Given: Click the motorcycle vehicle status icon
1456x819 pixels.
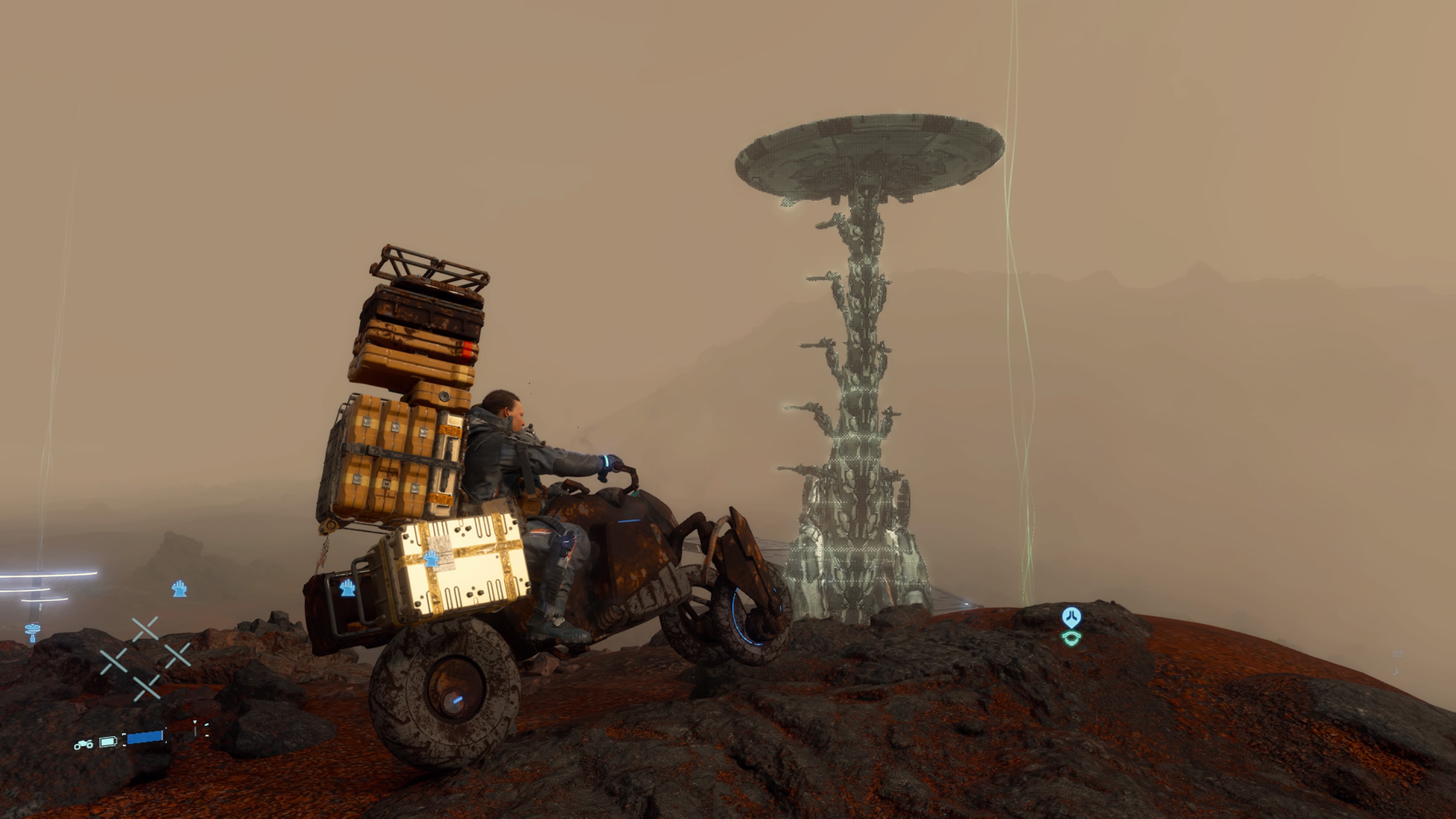Looking at the screenshot, I should pos(84,744).
